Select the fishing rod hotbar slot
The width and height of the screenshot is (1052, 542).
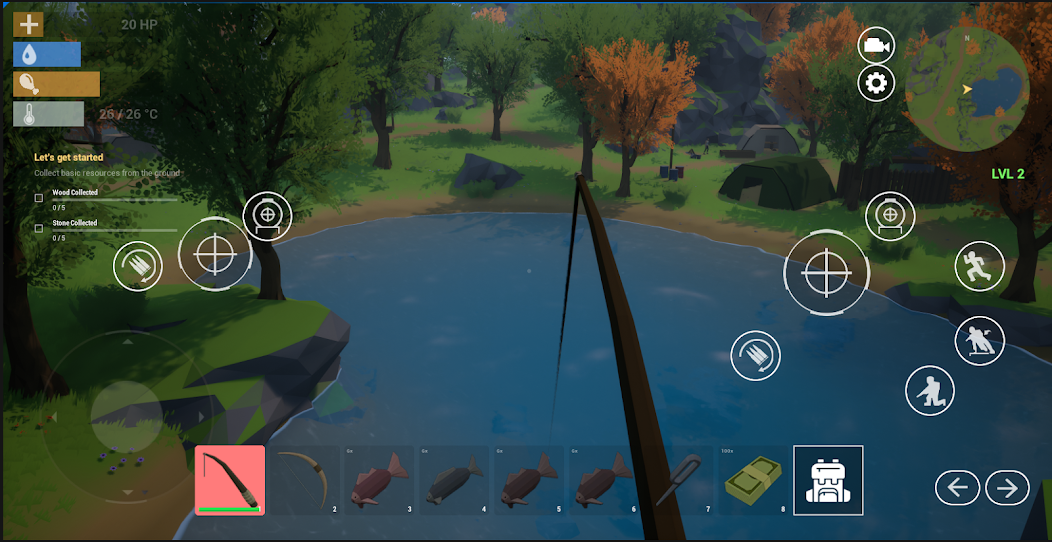230,479
